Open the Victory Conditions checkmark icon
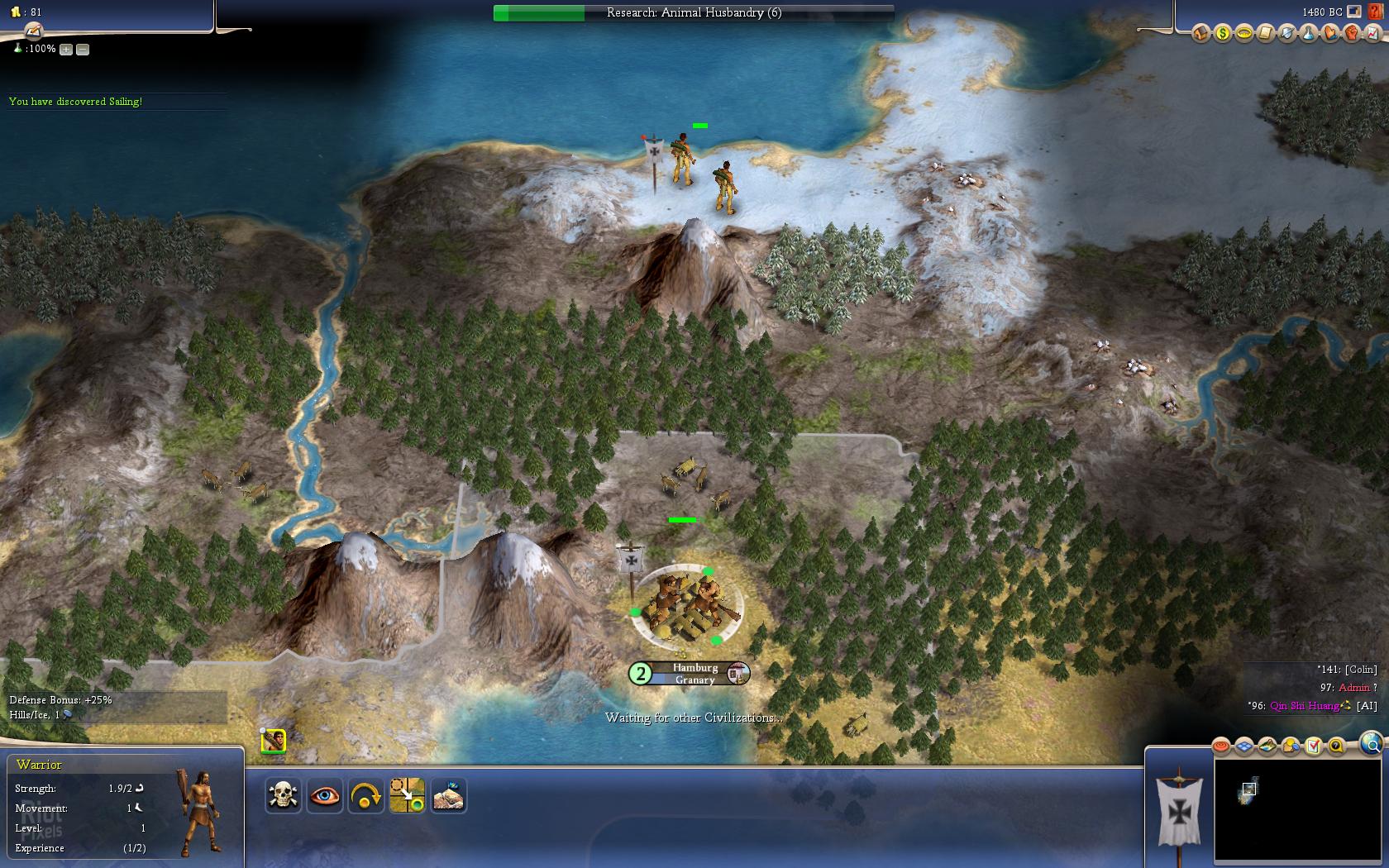1389x868 pixels. pos(1313,746)
